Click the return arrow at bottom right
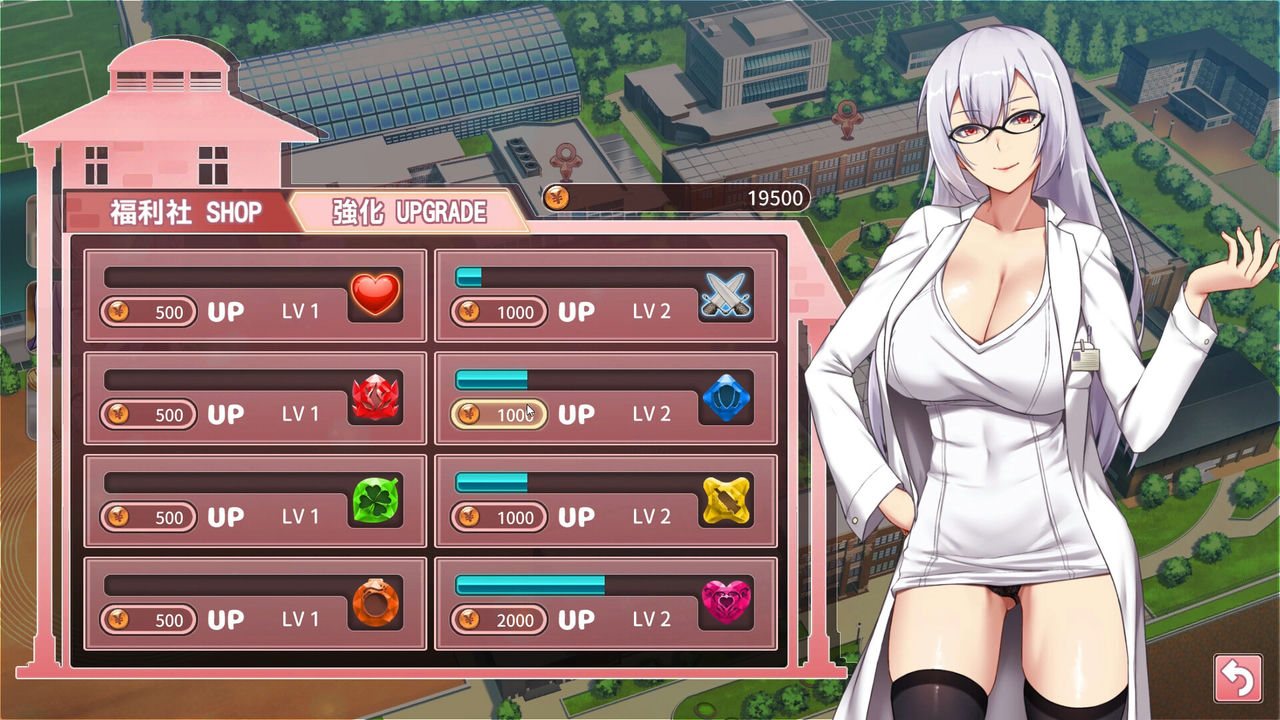 click(x=1237, y=676)
